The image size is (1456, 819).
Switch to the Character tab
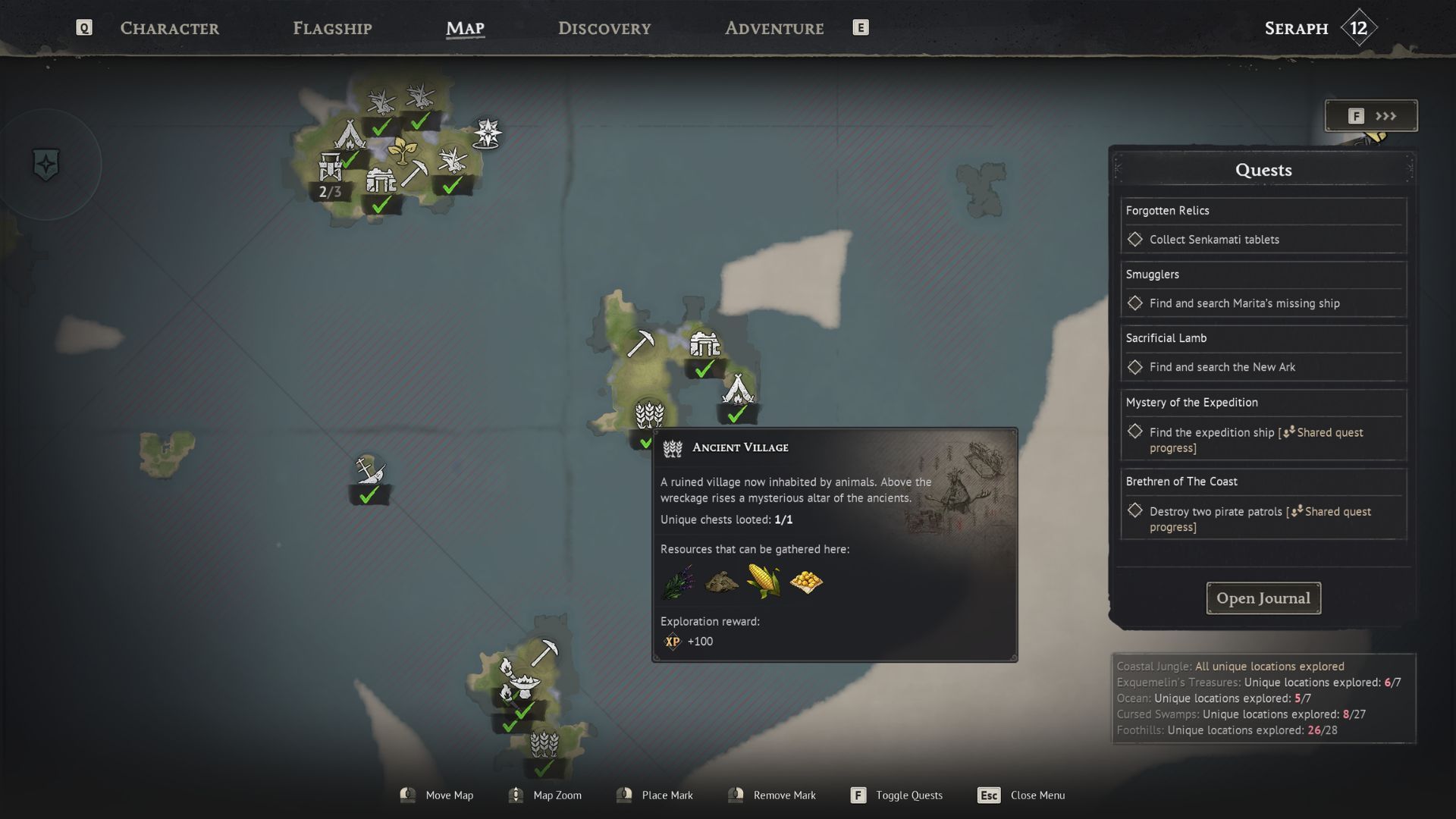pos(169,29)
